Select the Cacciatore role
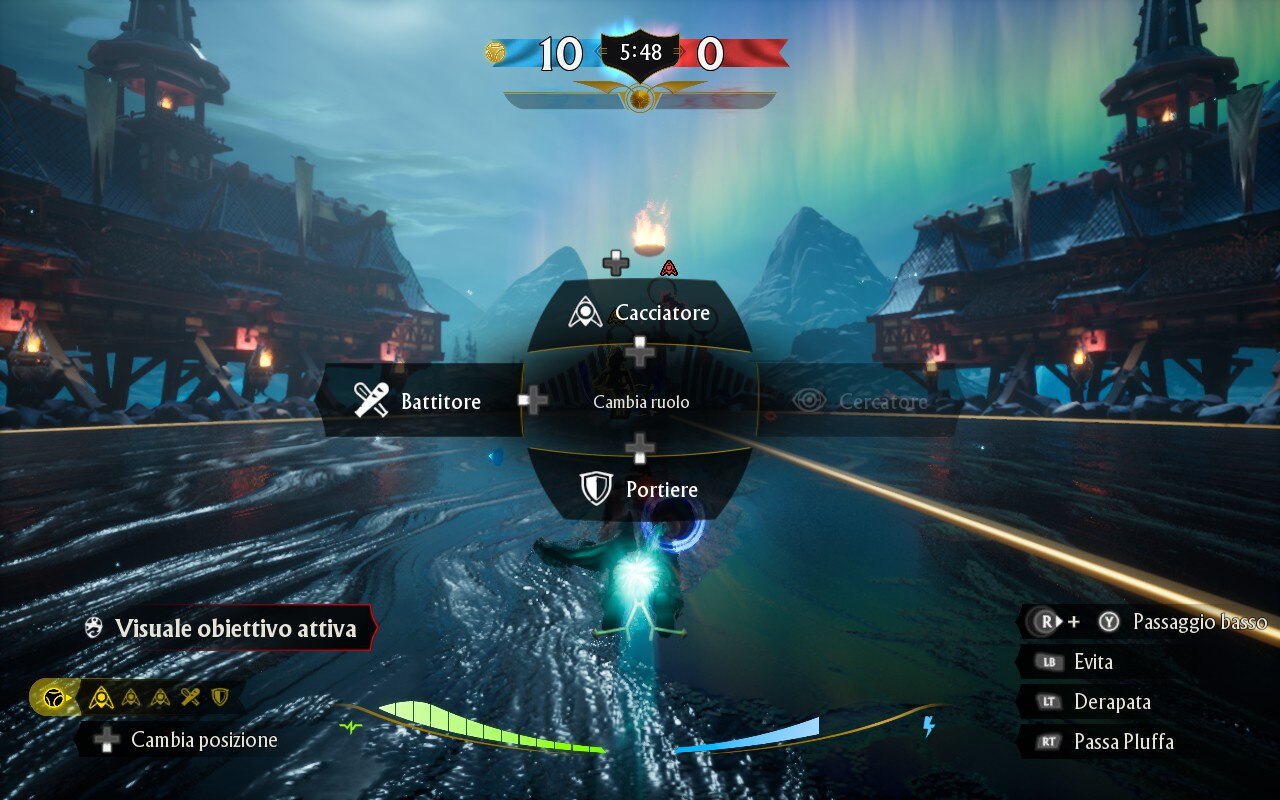The width and height of the screenshot is (1280, 800). 640,313
